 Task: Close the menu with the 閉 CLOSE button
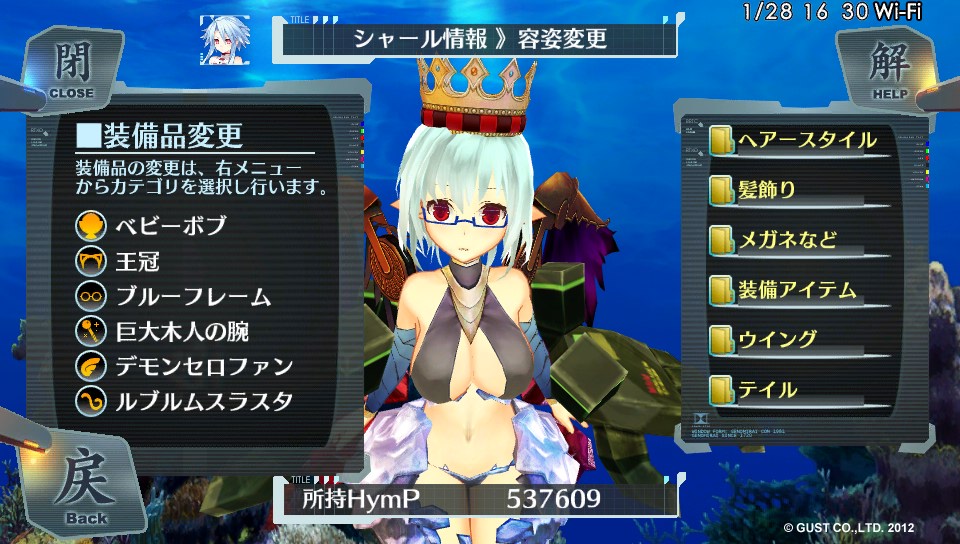click(70, 70)
